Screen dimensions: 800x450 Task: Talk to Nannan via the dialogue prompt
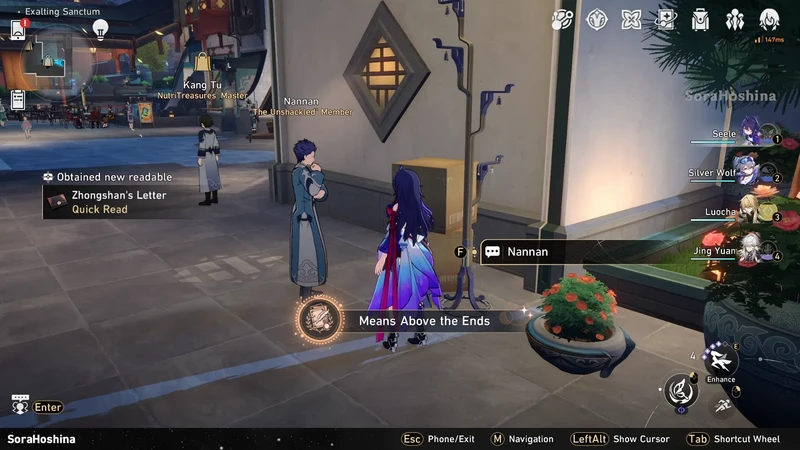tap(527, 252)
